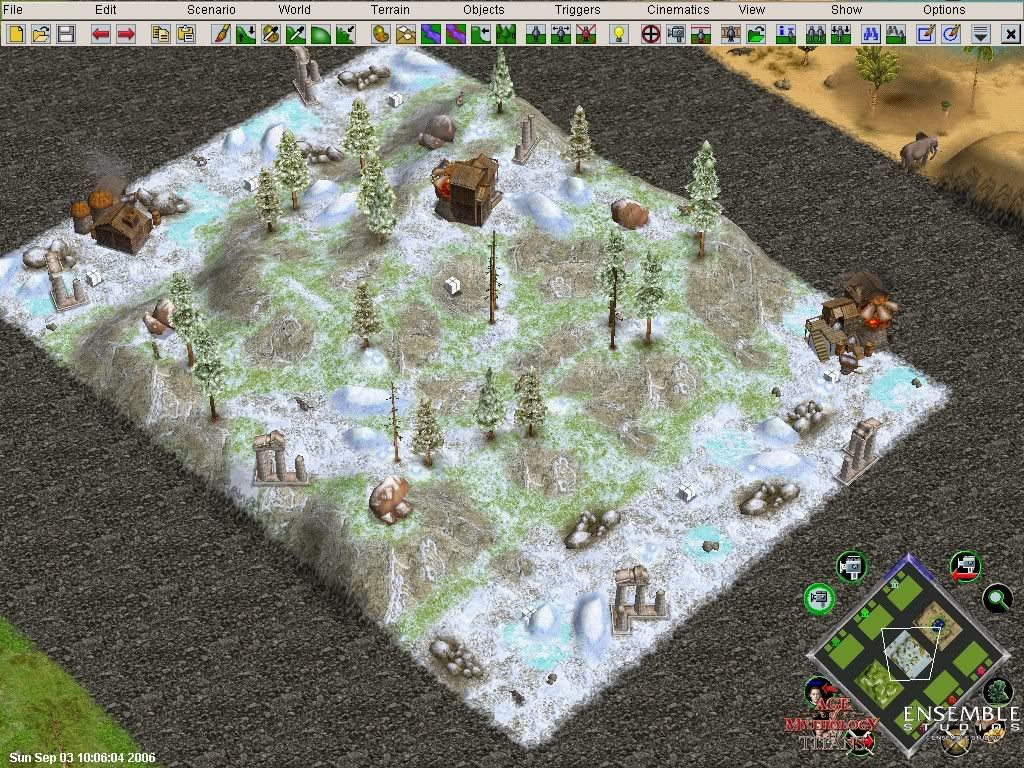Open the Cinematics menu
This screenshot has width=1024, height=768.
click(678, 10)
